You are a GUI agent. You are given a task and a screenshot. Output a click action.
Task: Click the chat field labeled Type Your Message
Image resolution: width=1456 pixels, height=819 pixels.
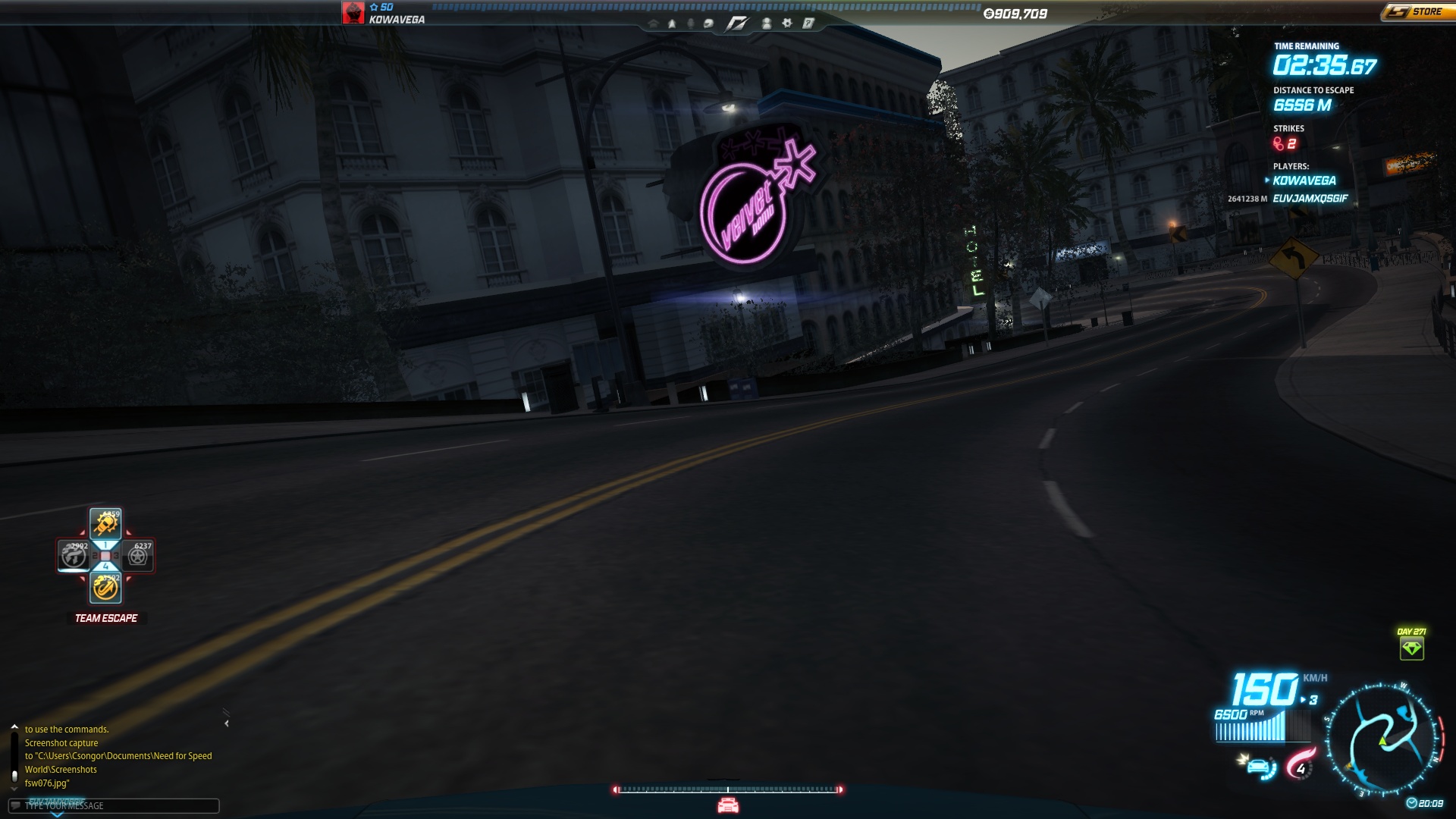[114, 805]
